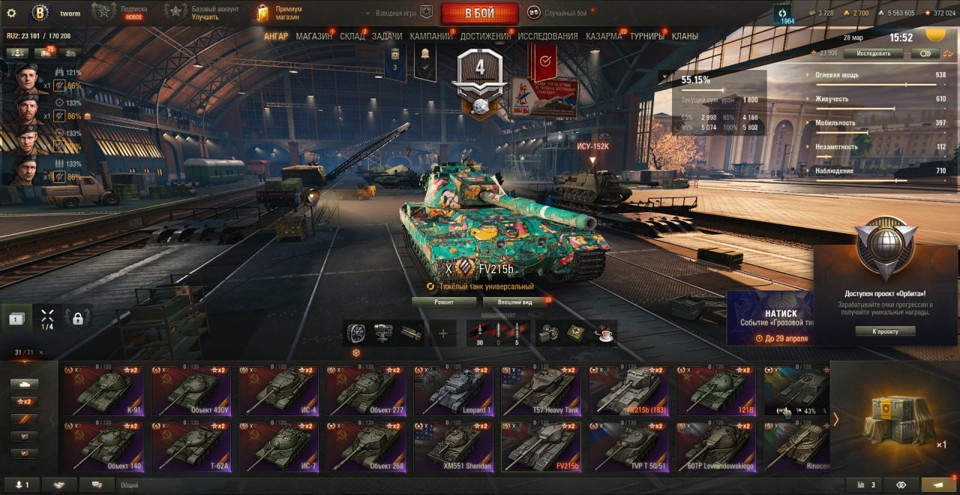Open the «Магазин» shop tab

(315, 36)
